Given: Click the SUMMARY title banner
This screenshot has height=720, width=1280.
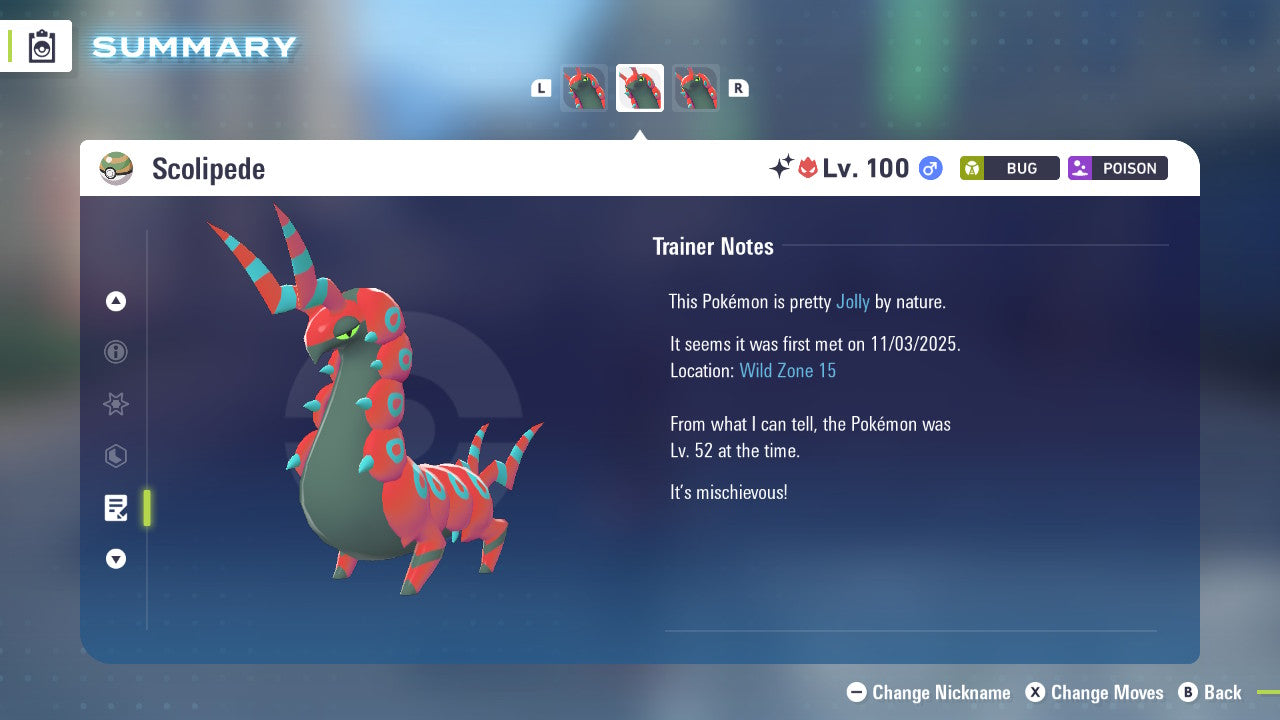Looking at the screenshot, I should [193, 46].
